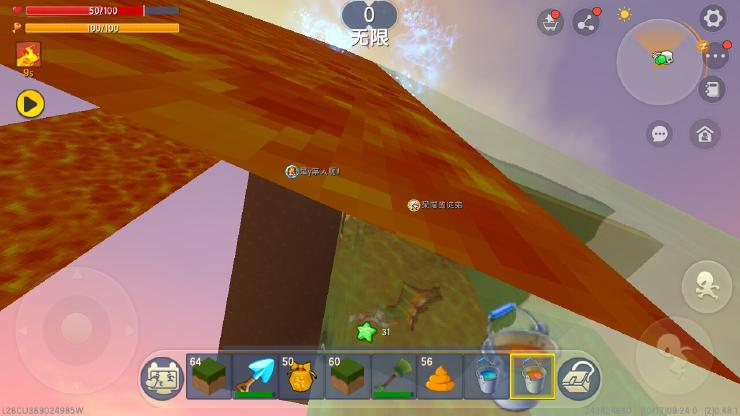Select the orange poop item slot

440,376
